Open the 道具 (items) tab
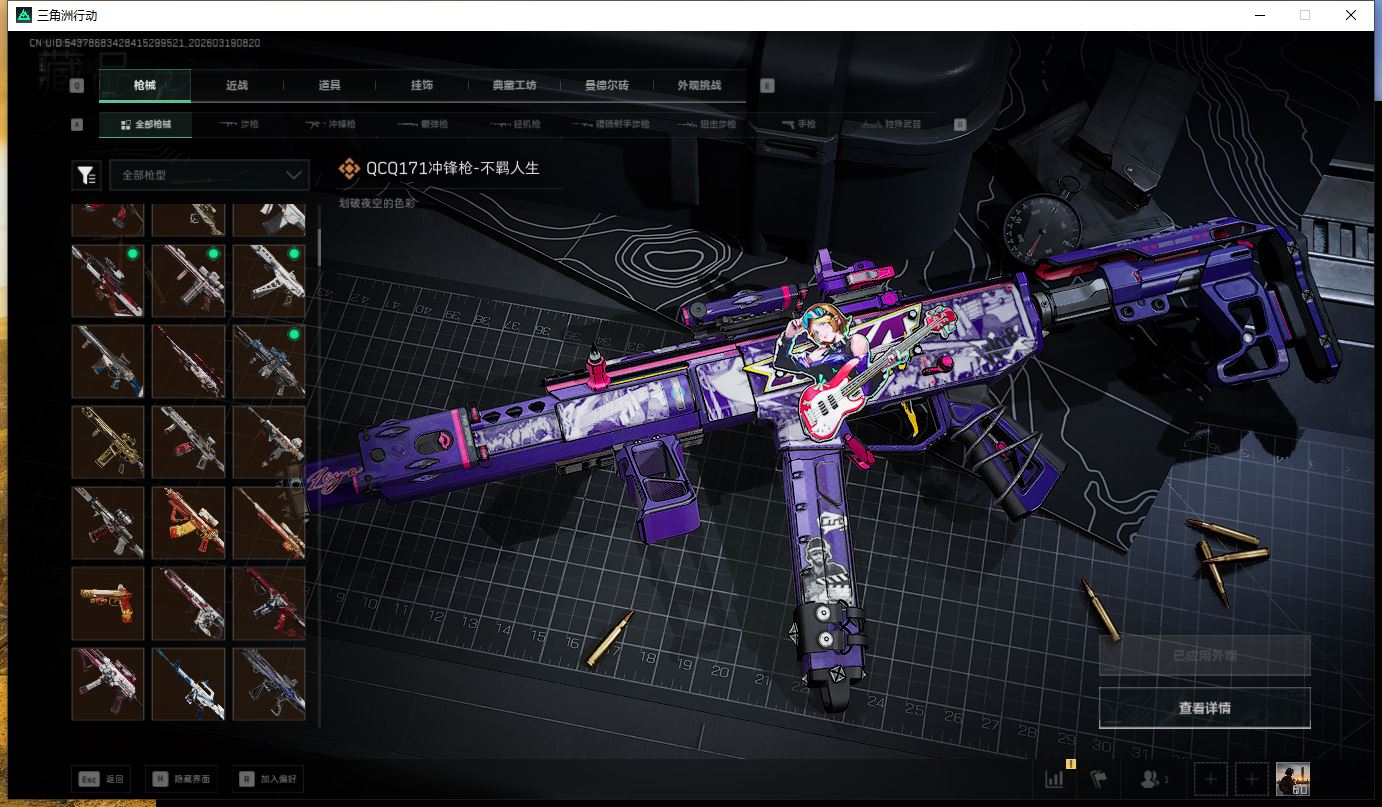Screen dimensions: 1382x807 tap(329, 86)
